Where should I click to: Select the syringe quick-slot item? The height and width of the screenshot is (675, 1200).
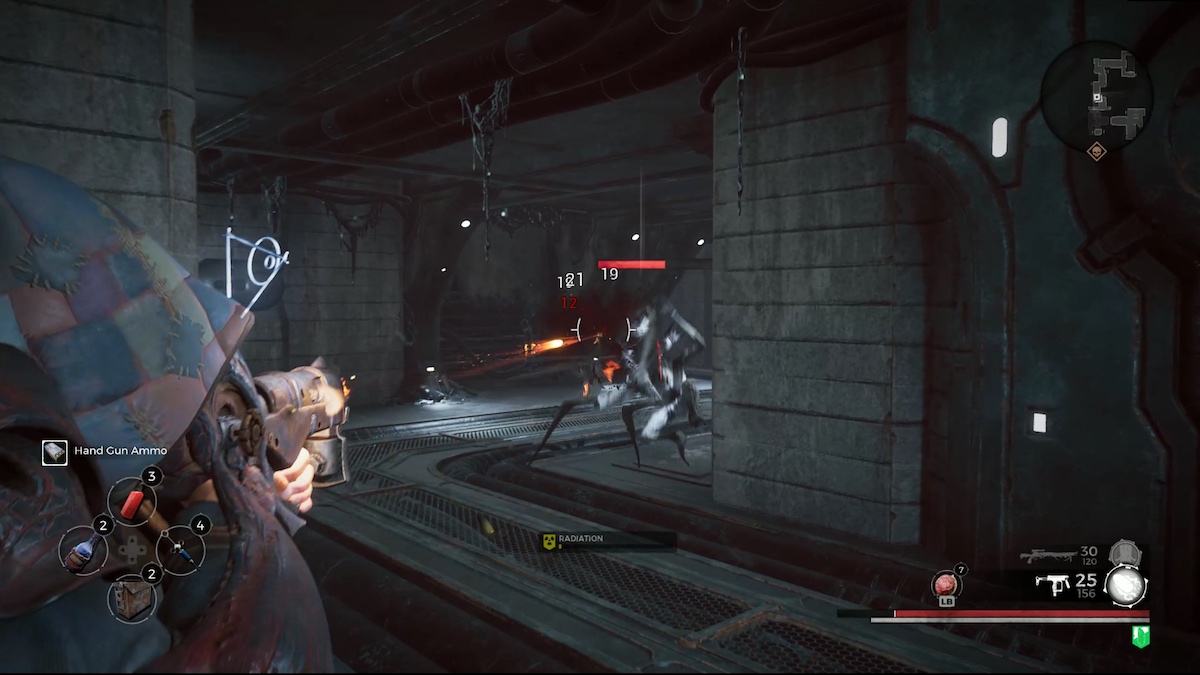point(180,549)
